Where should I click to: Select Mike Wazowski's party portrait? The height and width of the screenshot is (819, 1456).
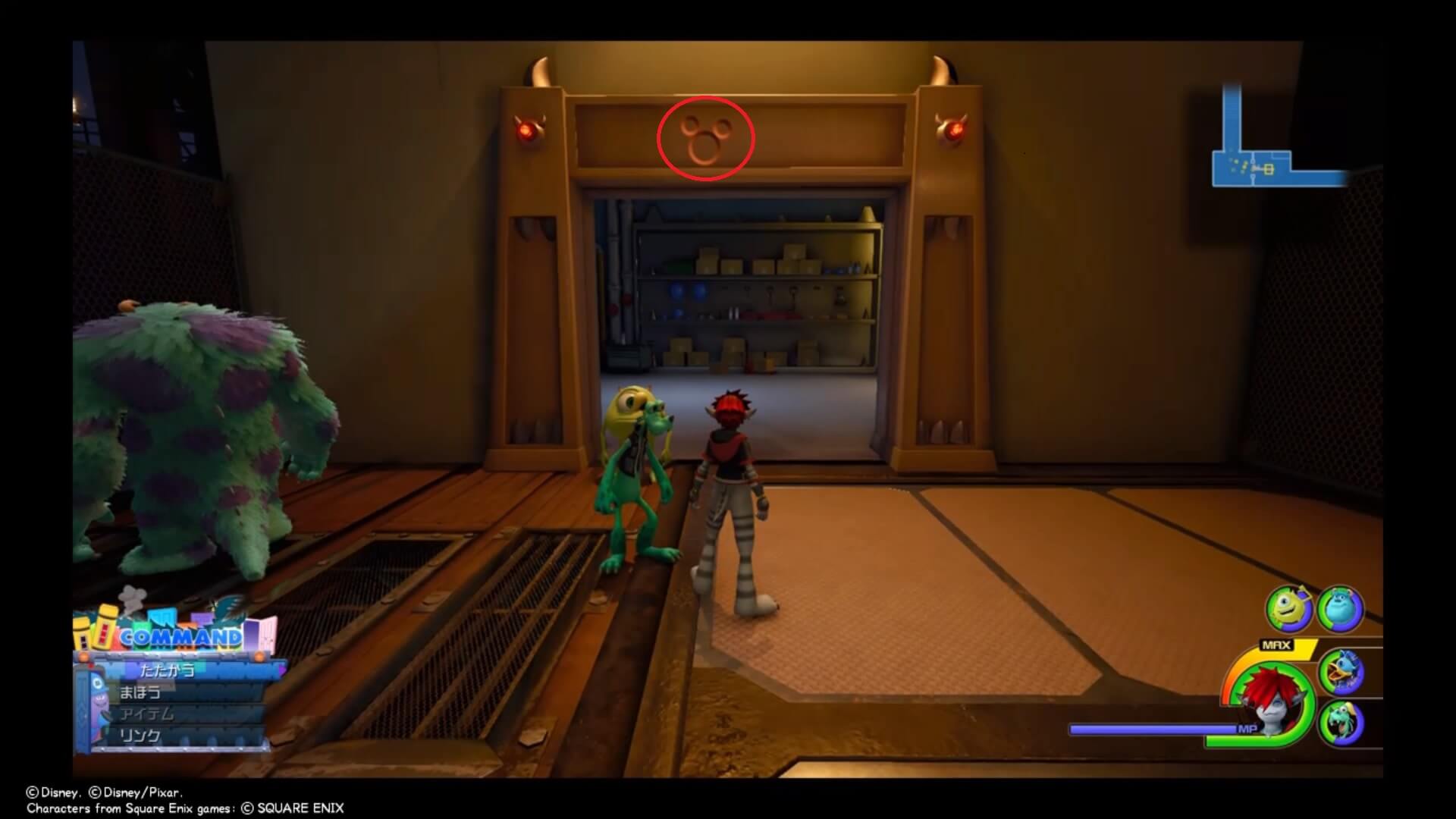(x=1288, y=609)
